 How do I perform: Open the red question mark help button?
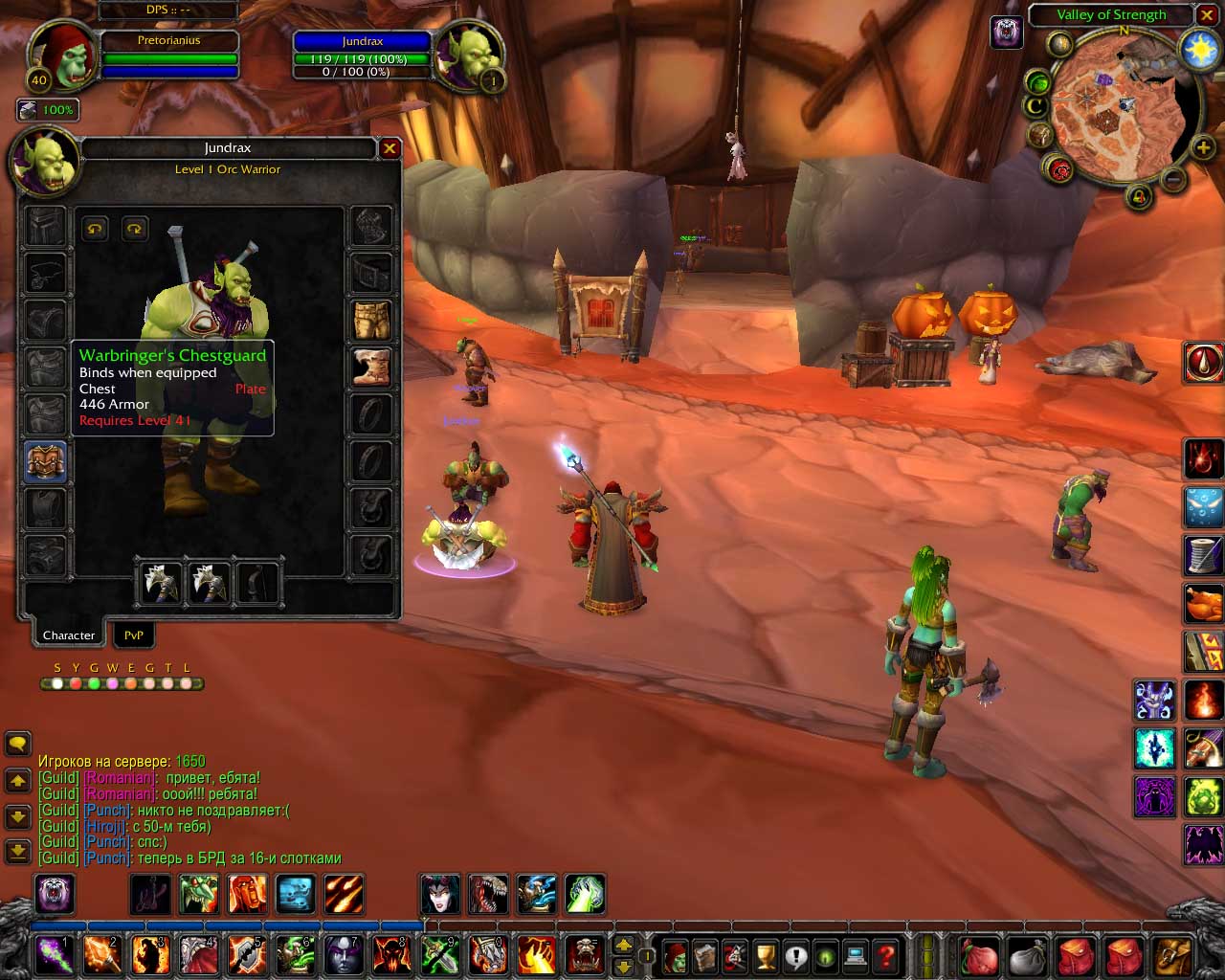[886, 956]
